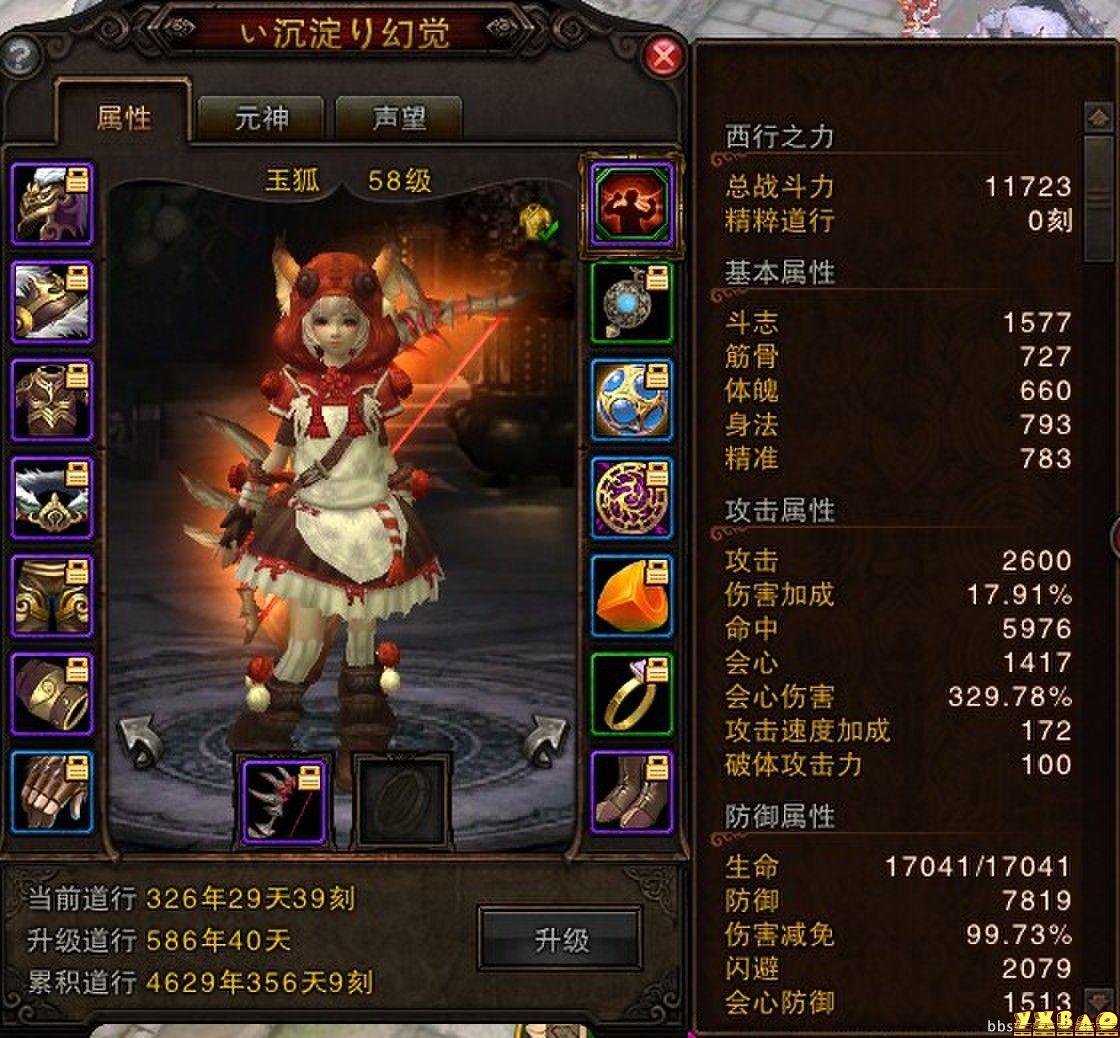
Task: Switch to the 元神 tab
Action: coord(261,119)
